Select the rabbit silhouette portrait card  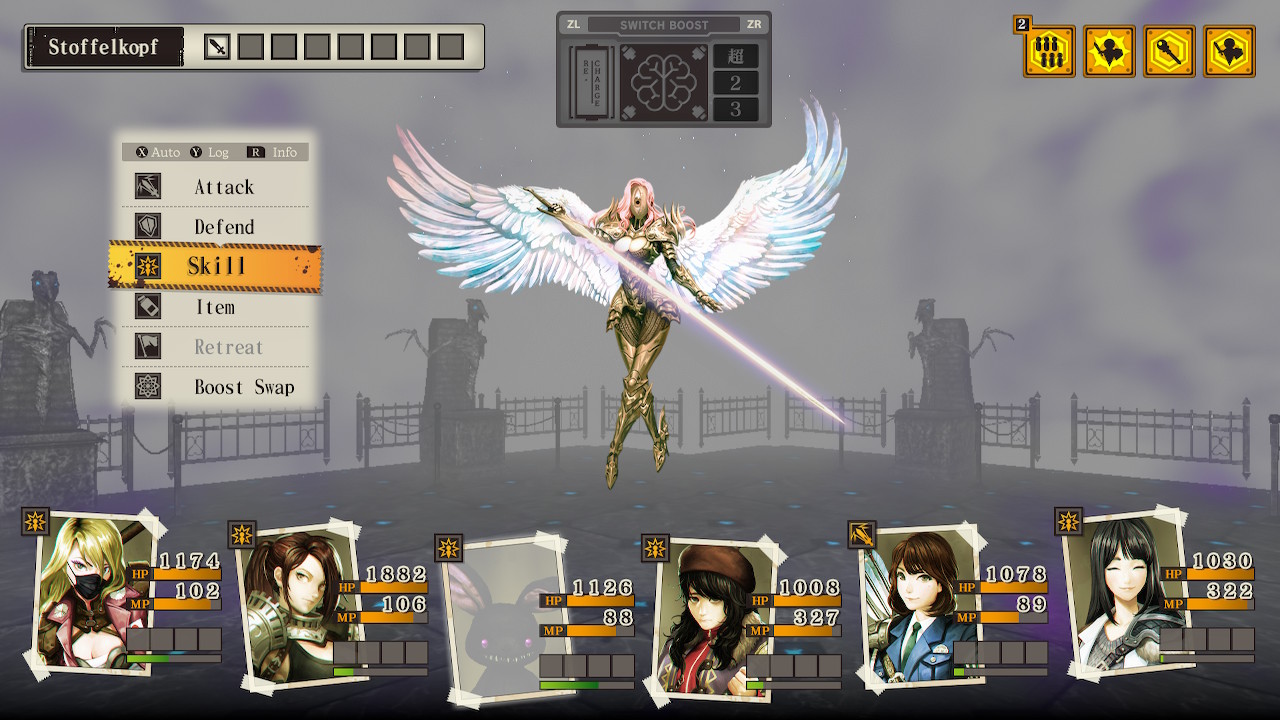(495, 613)
